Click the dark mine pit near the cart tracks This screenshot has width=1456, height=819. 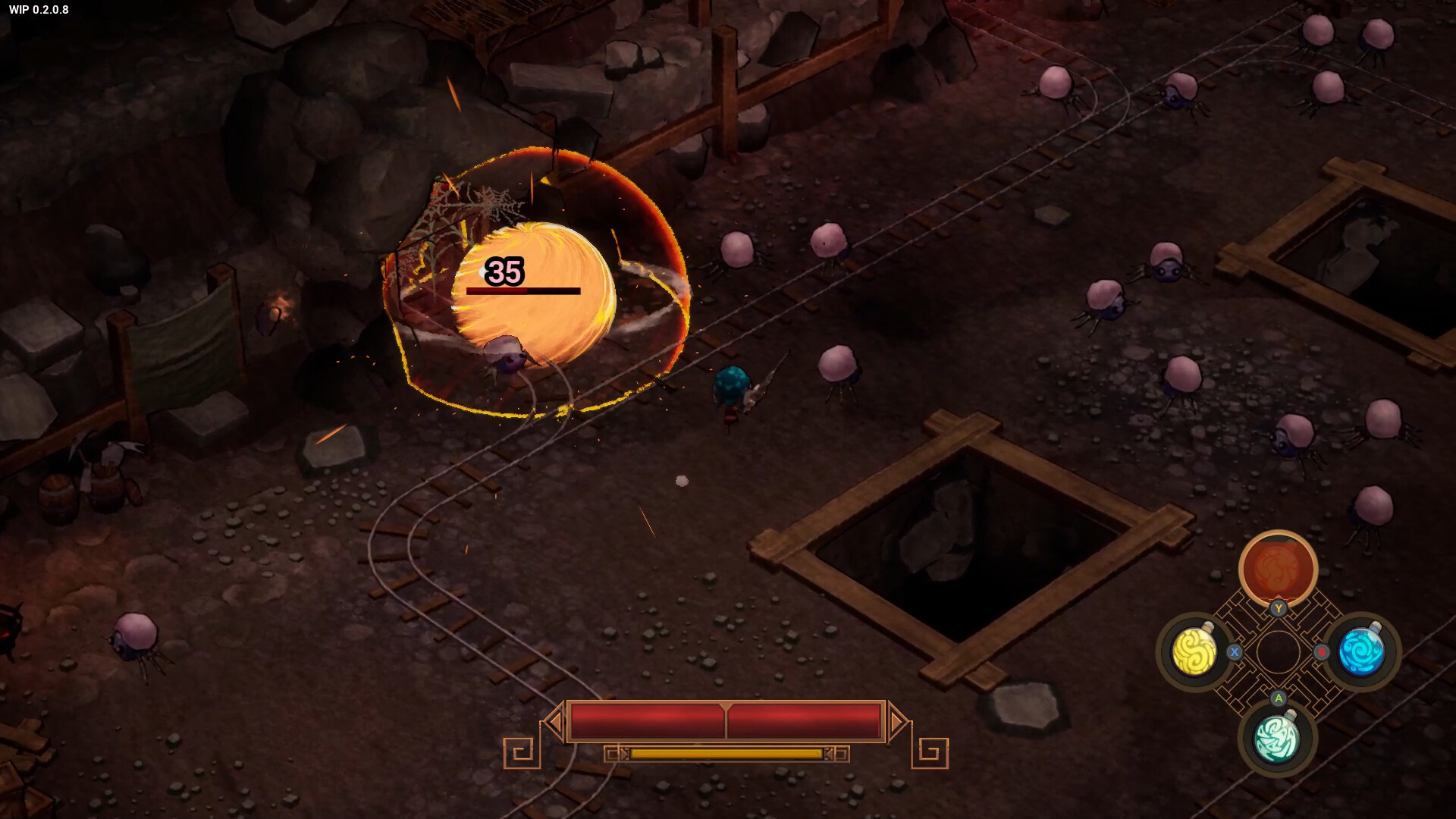tap(955, 542)
